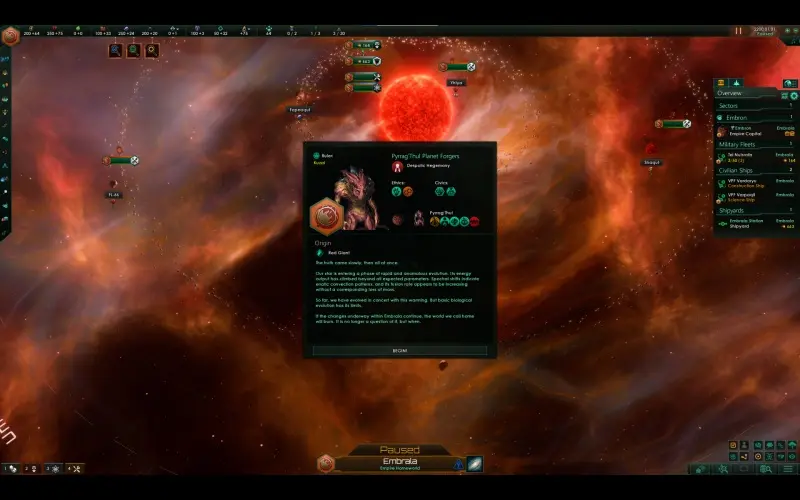Open the galaxy map button near Embrala
This screenshot has width=800, height=500.
tap(474, 464)
